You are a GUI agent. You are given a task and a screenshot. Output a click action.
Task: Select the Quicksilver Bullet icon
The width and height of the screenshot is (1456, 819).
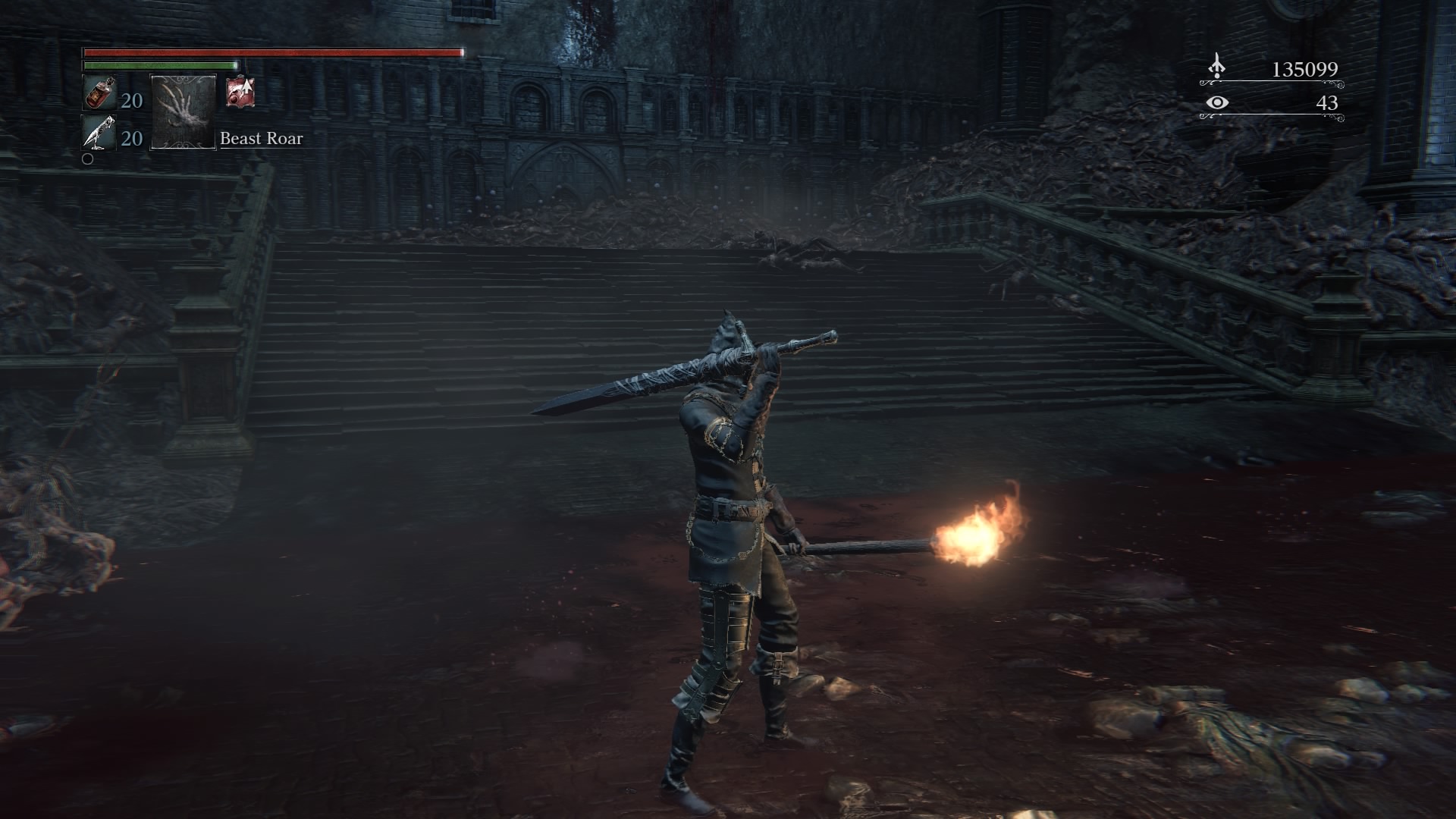pyautogui.click(x=99, y=133)
